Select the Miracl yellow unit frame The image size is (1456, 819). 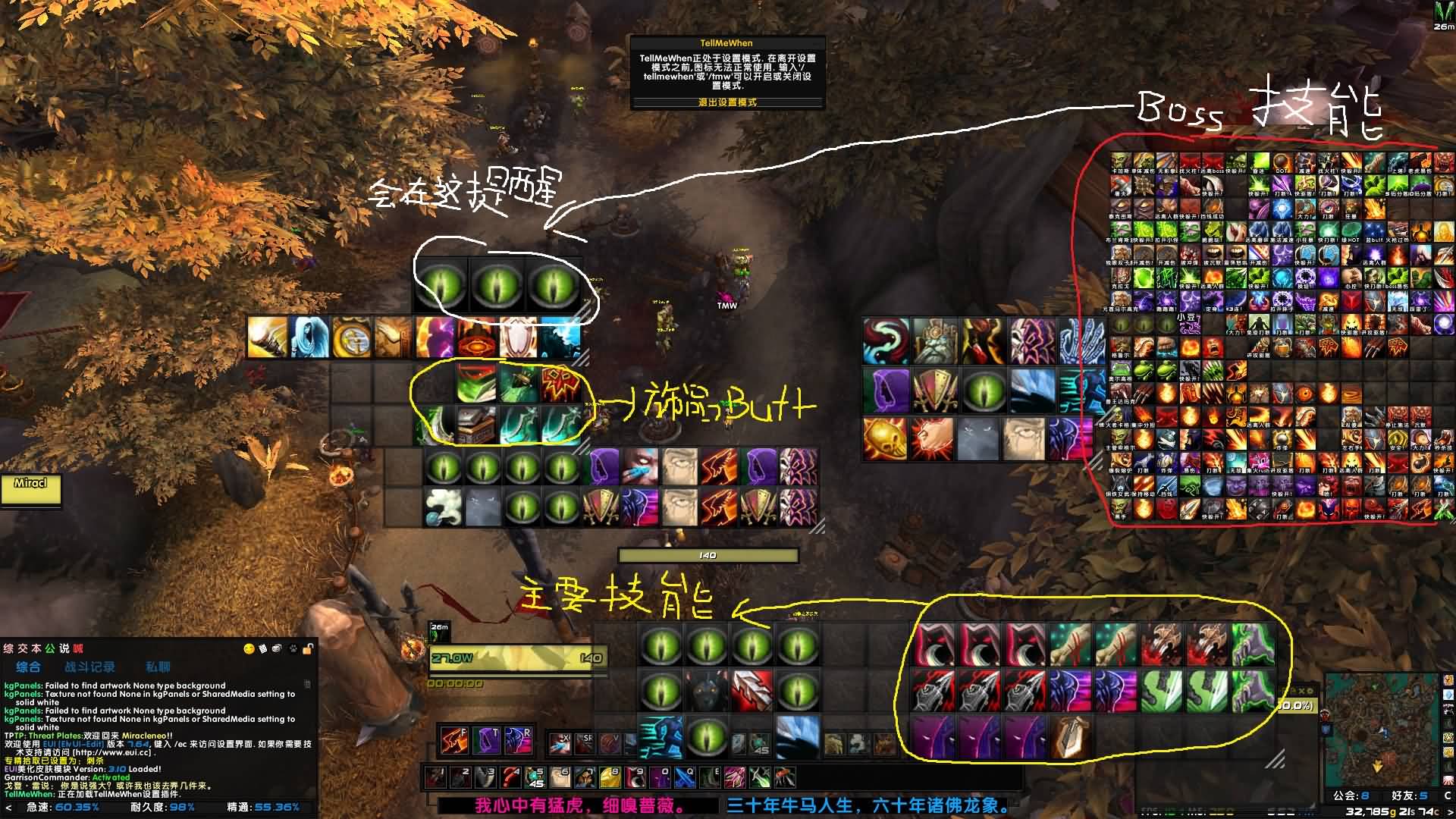[30, 489]
